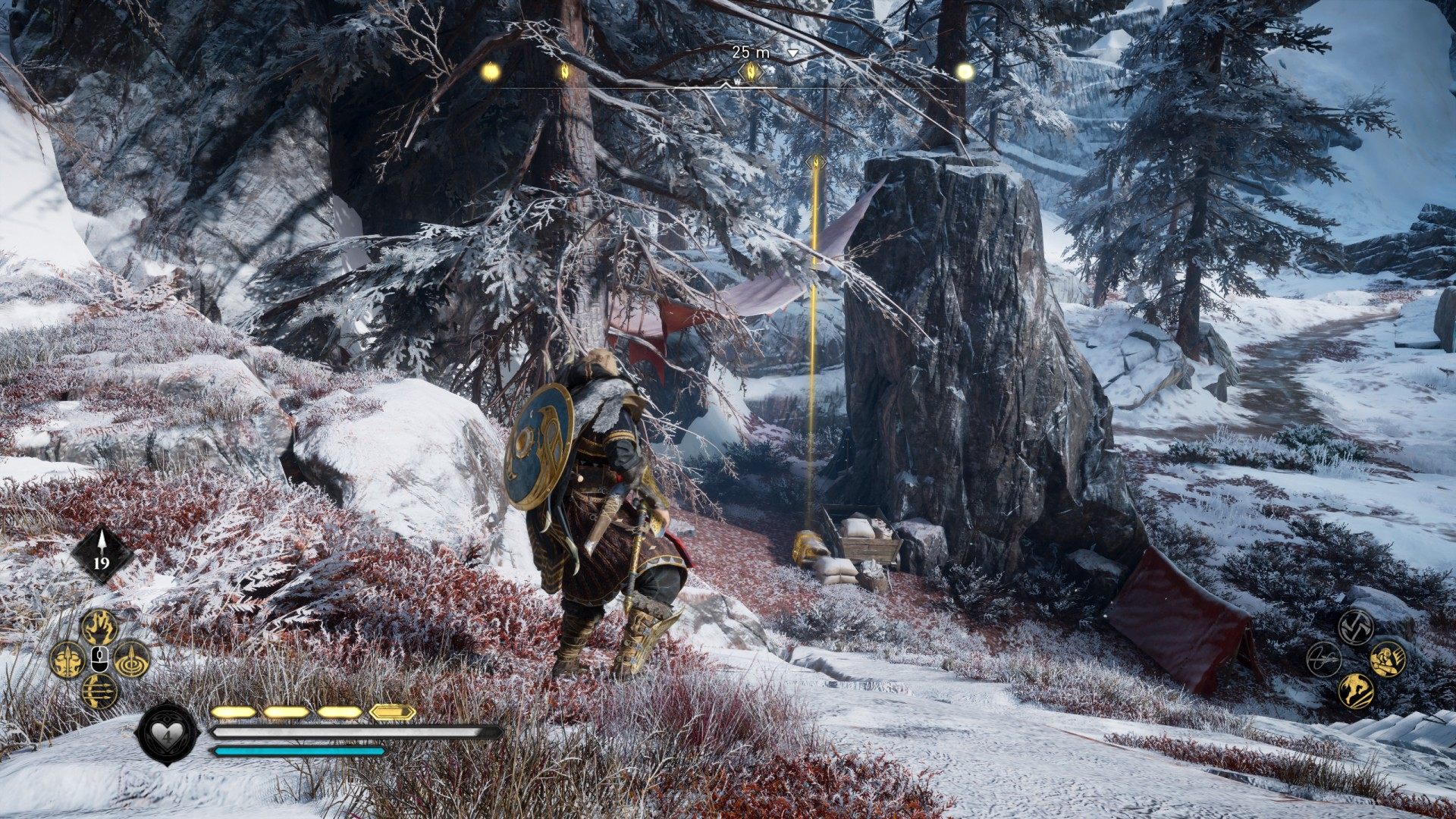Select the leftmost glowing dot on compass
The width and height of the screenshot is (1456, 819).
click(x=491, y=71)
